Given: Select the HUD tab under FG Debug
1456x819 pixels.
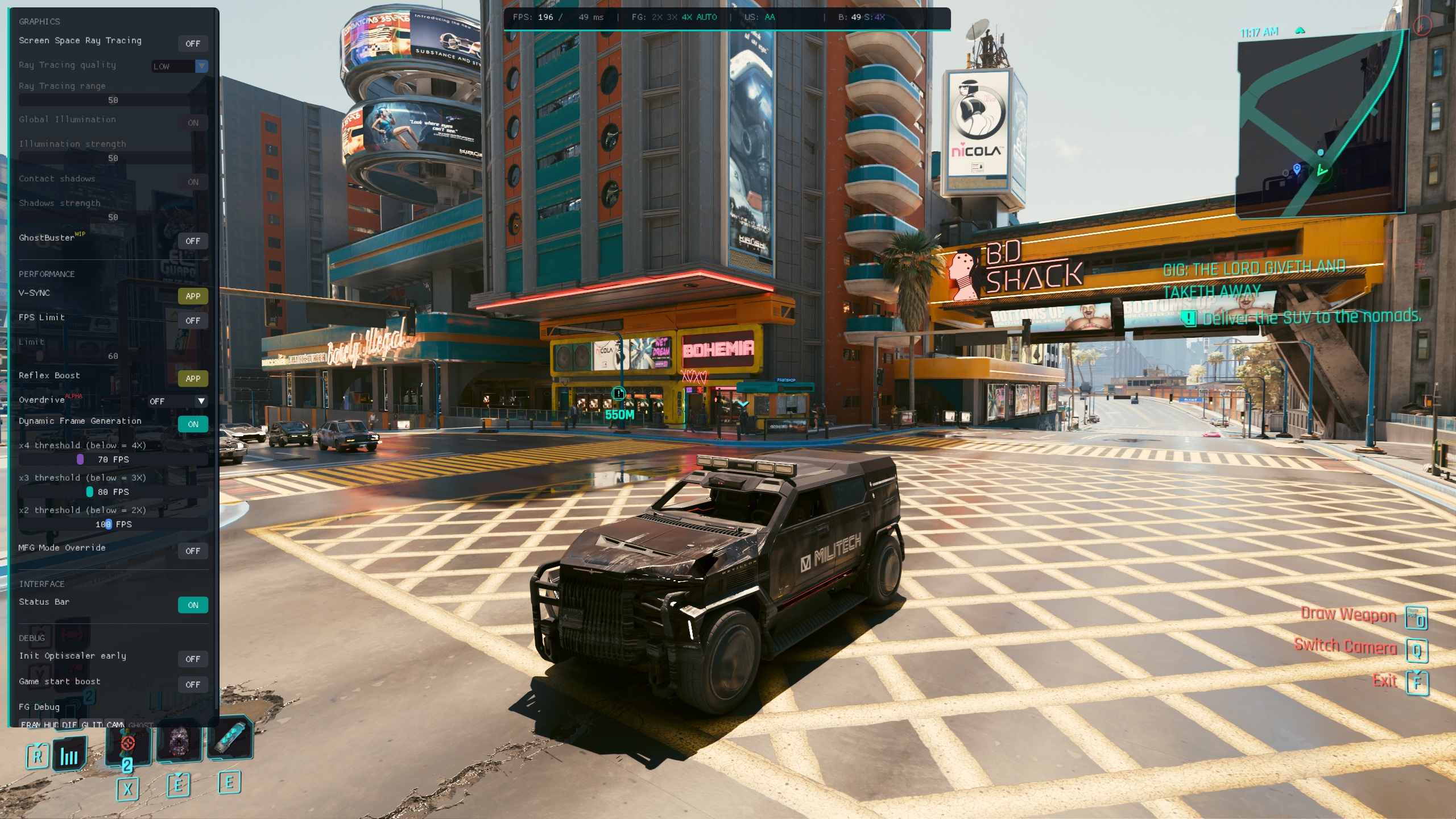Looking at the screenshot, I should [51, 725].
